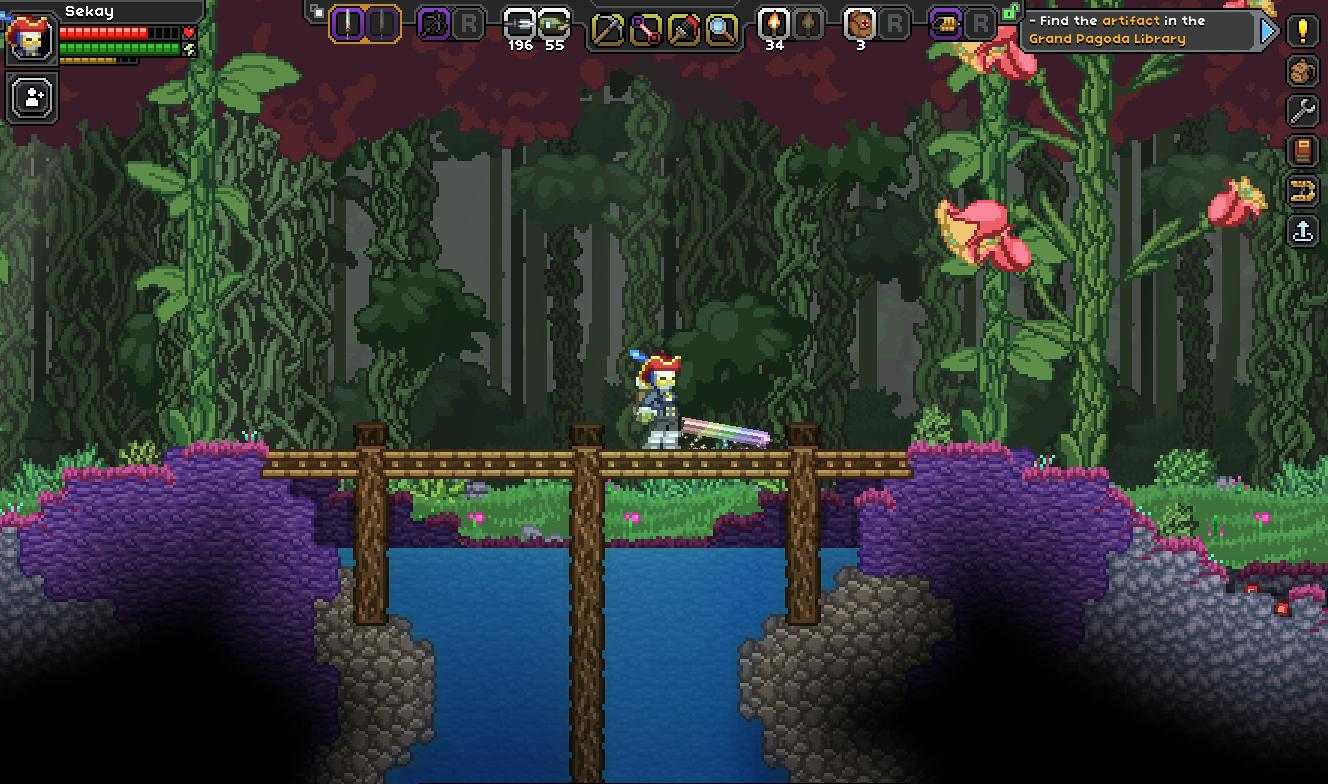Open the crafting menu wrench icon
This screenshot has width=1328, height=784.
pyautogui.click(x=1302, y=111)
